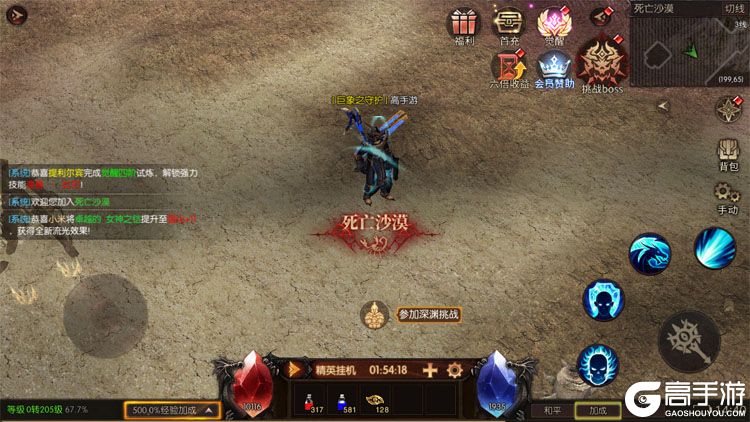Viewport: 750px width, 422px height.
Task: Open the 六倍收益 hourglass bonus
Action: point(509,70)
